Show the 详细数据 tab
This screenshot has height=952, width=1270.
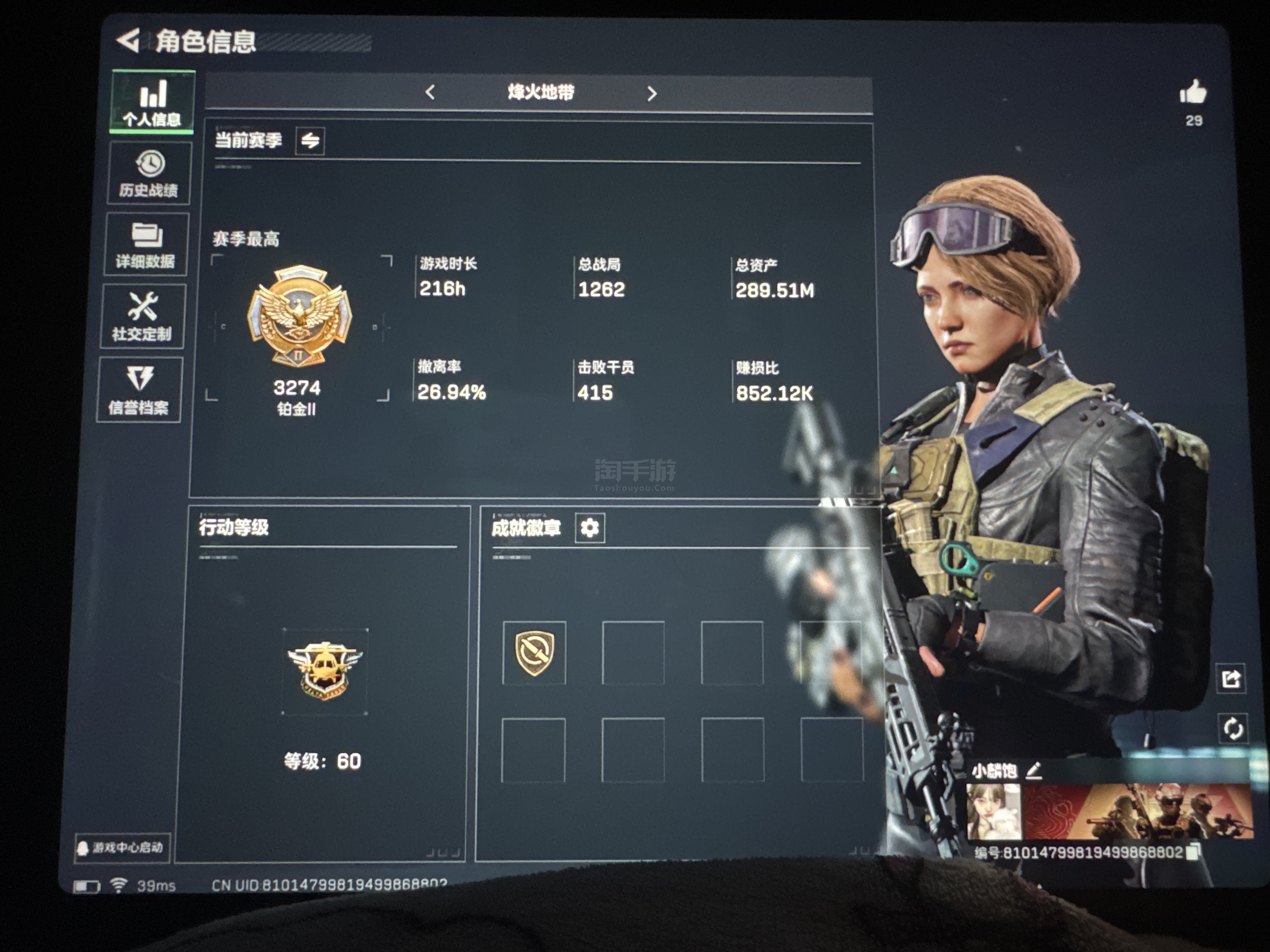(x=146, y=245)
